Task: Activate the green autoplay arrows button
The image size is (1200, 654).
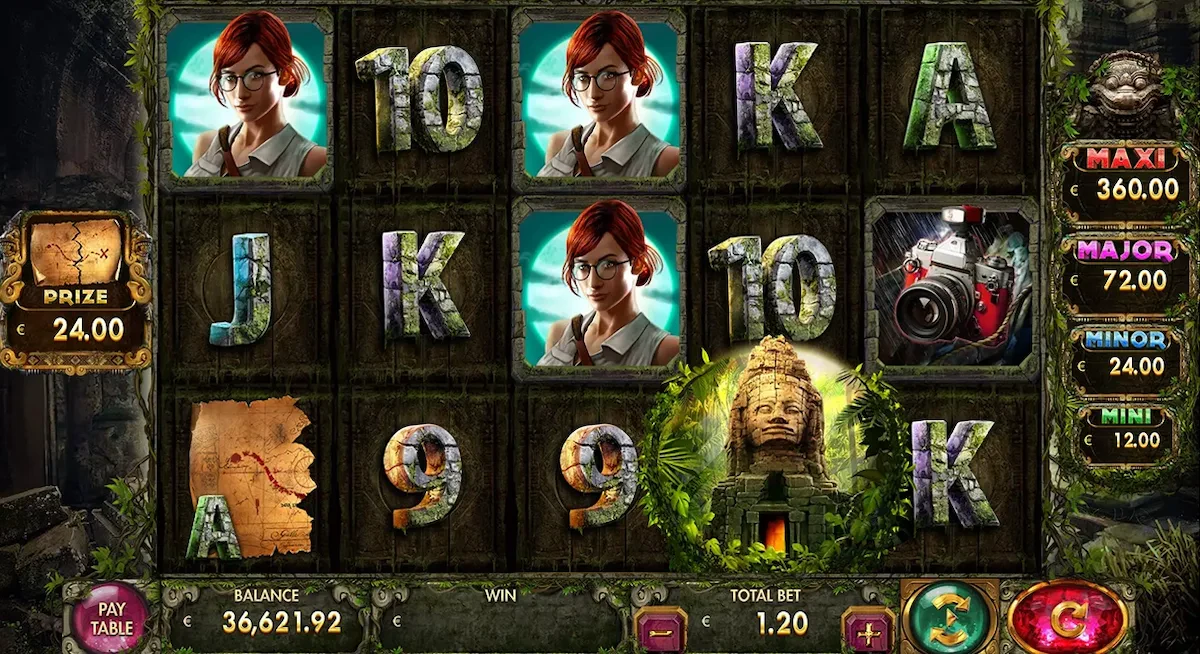Action: 948,618
